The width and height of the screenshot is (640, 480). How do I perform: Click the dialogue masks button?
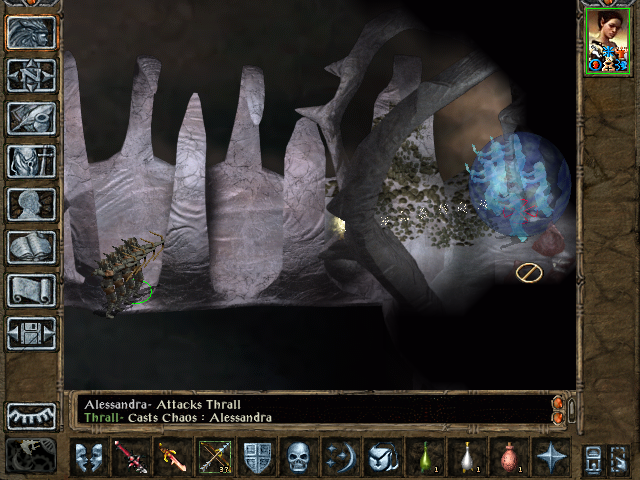pyautogui.click(x=89, y=457)
